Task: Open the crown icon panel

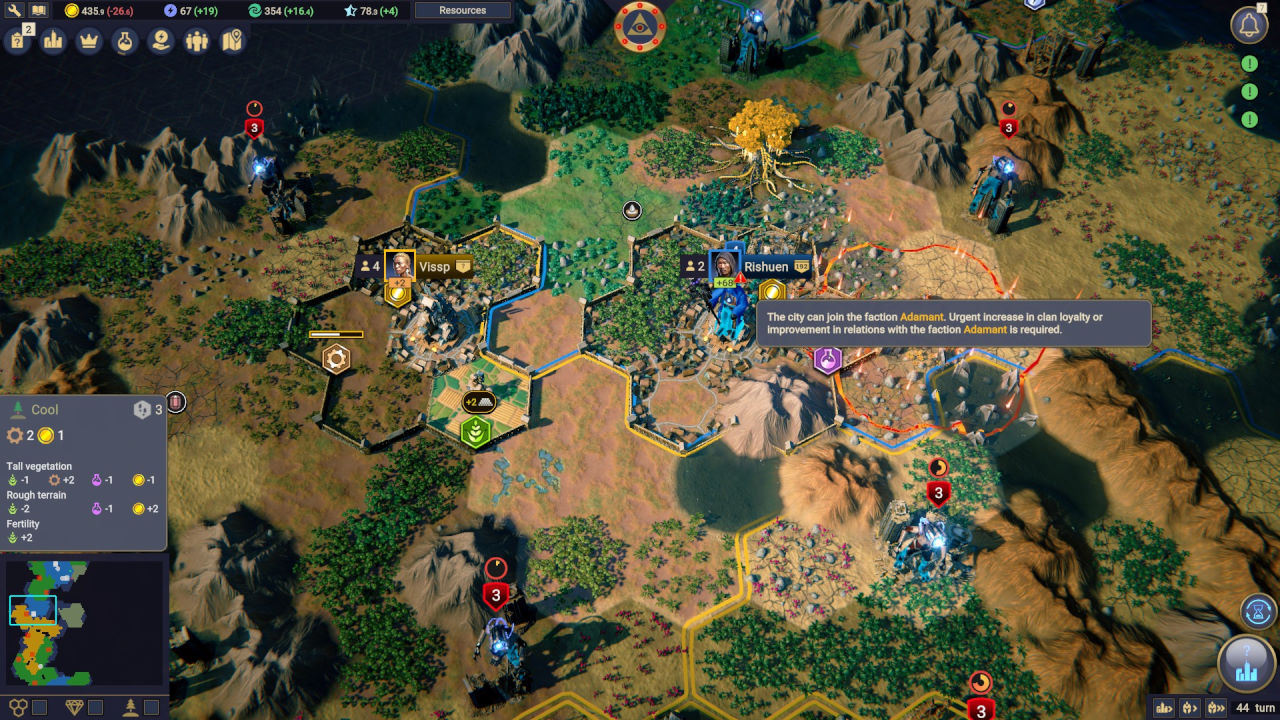Action: point(89,41)
